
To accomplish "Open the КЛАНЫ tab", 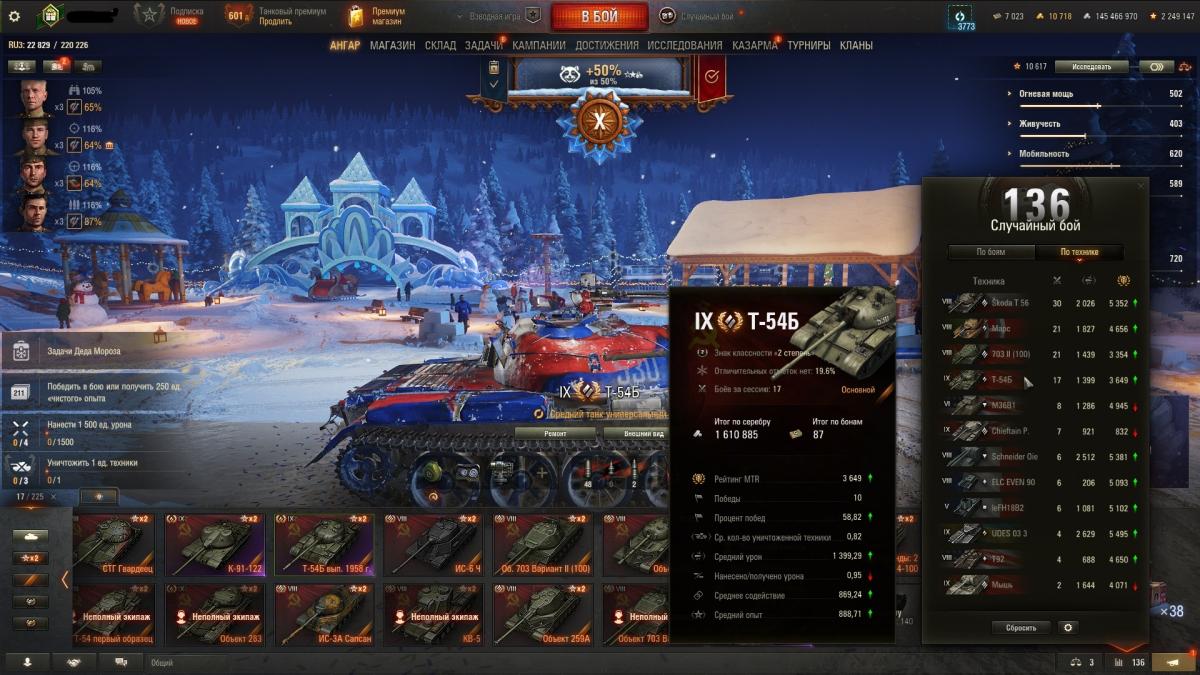I will coord(856,45).
